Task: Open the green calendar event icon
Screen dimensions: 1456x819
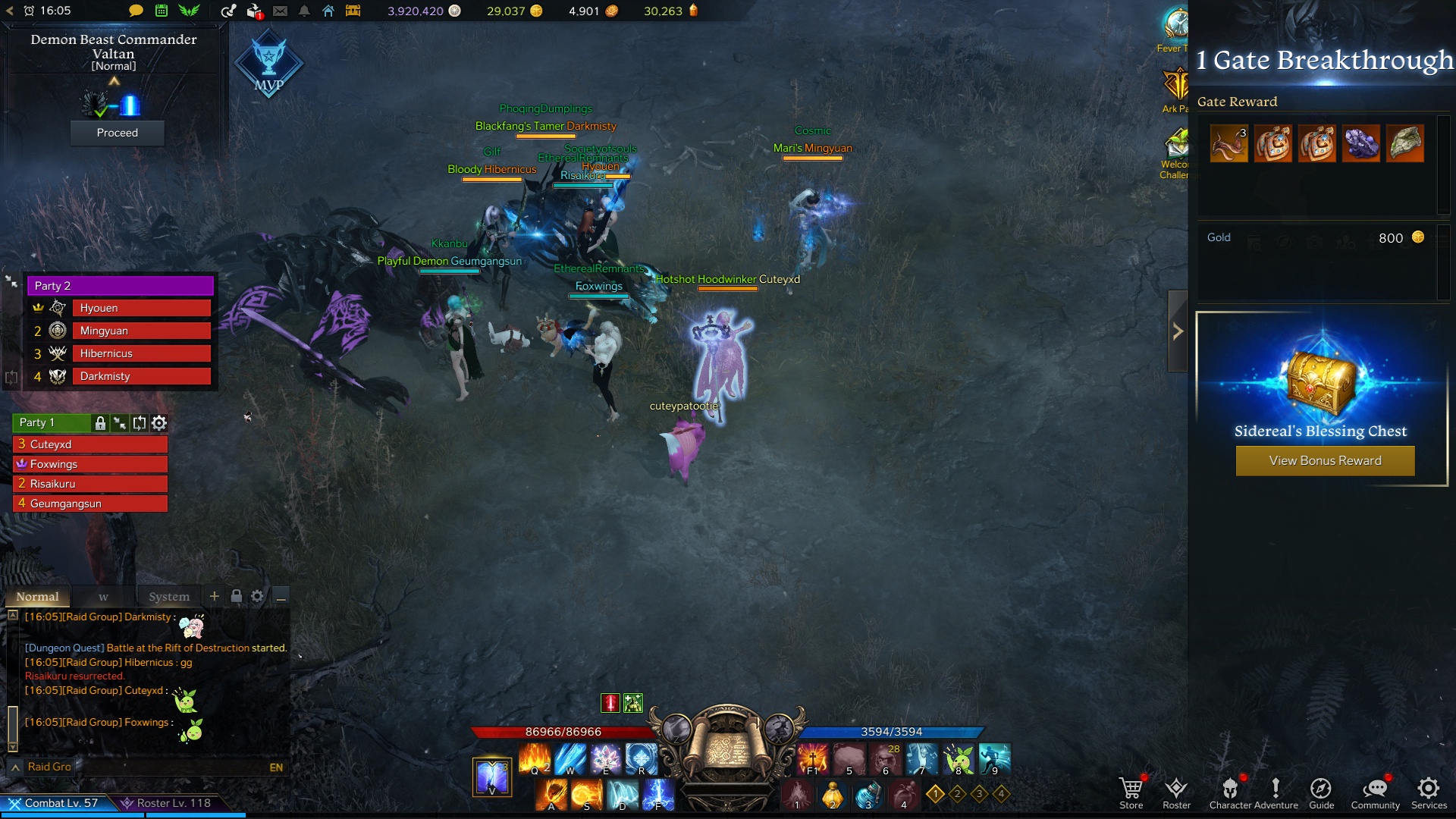Action: point(162,11)
